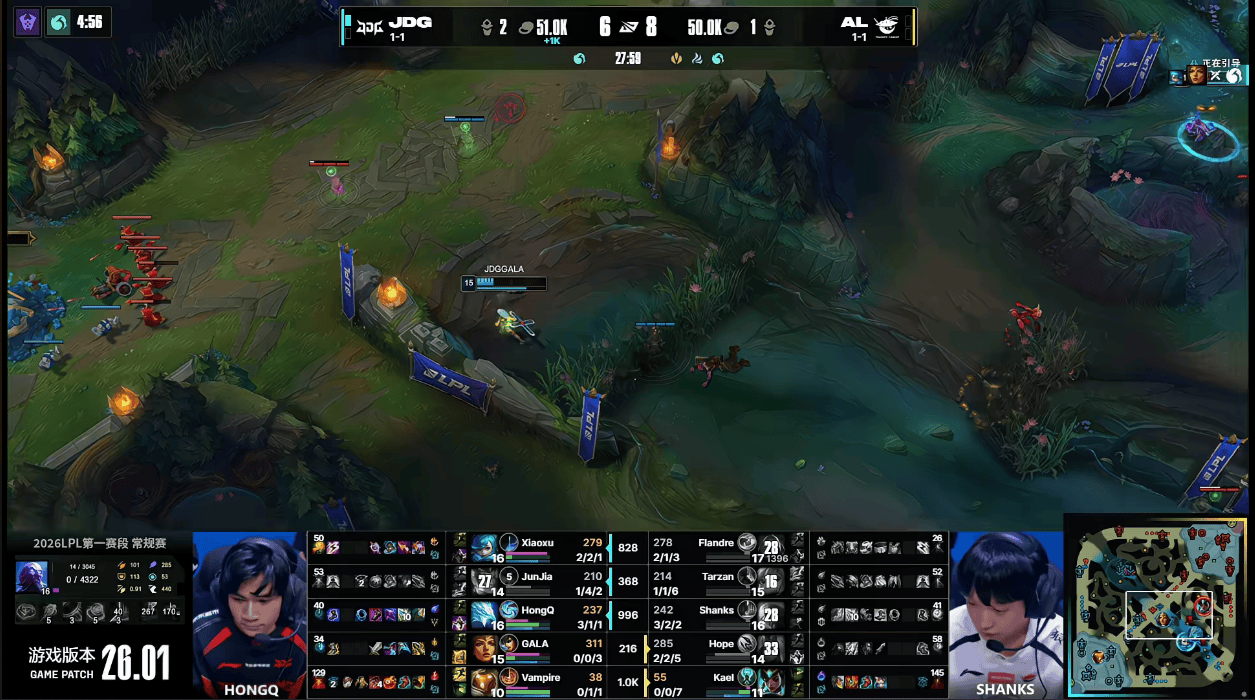
Task: Select JunJia's champion portrait on scoreboard
Action: 485,581
